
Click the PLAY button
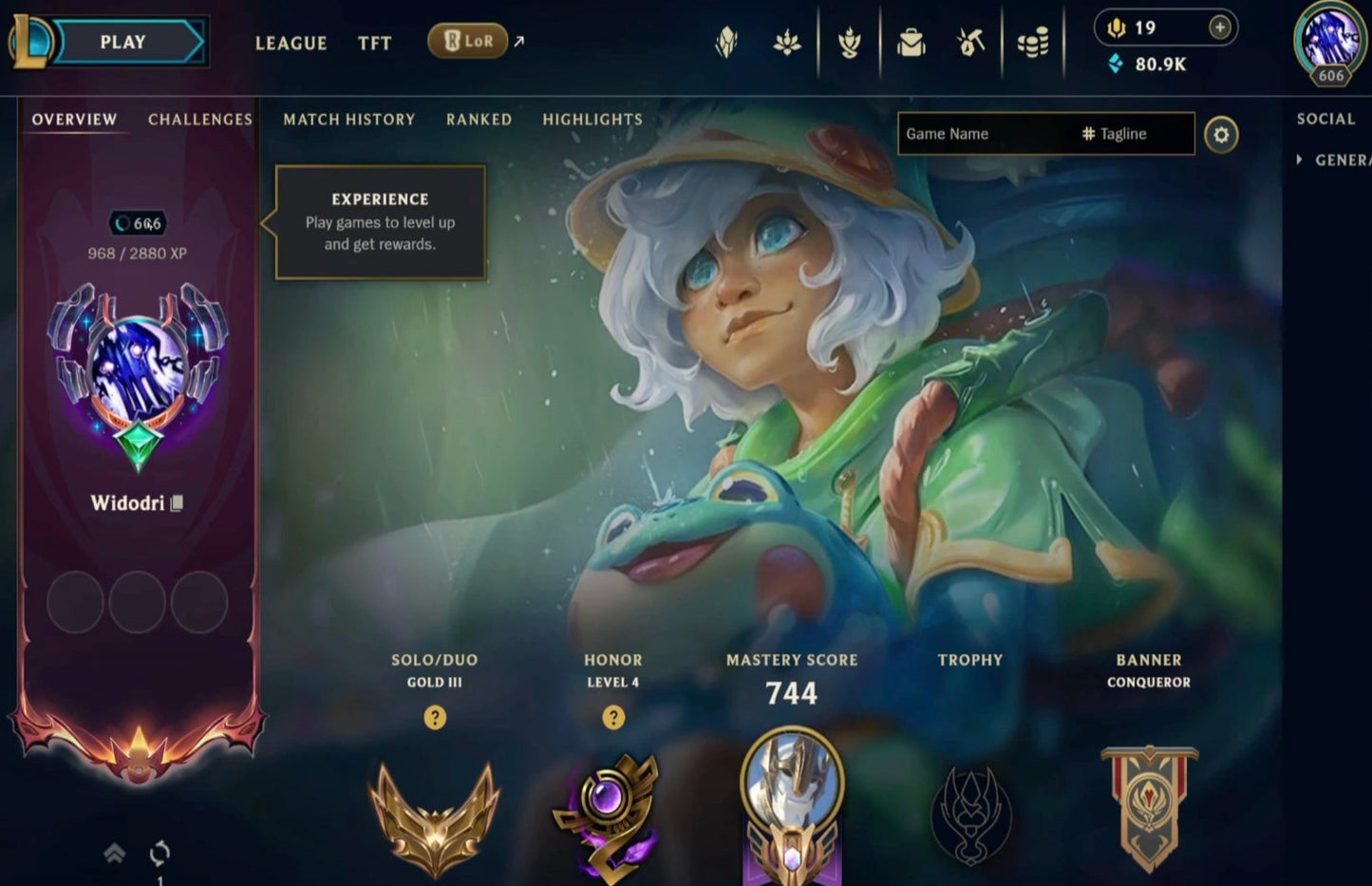[122, 41]
